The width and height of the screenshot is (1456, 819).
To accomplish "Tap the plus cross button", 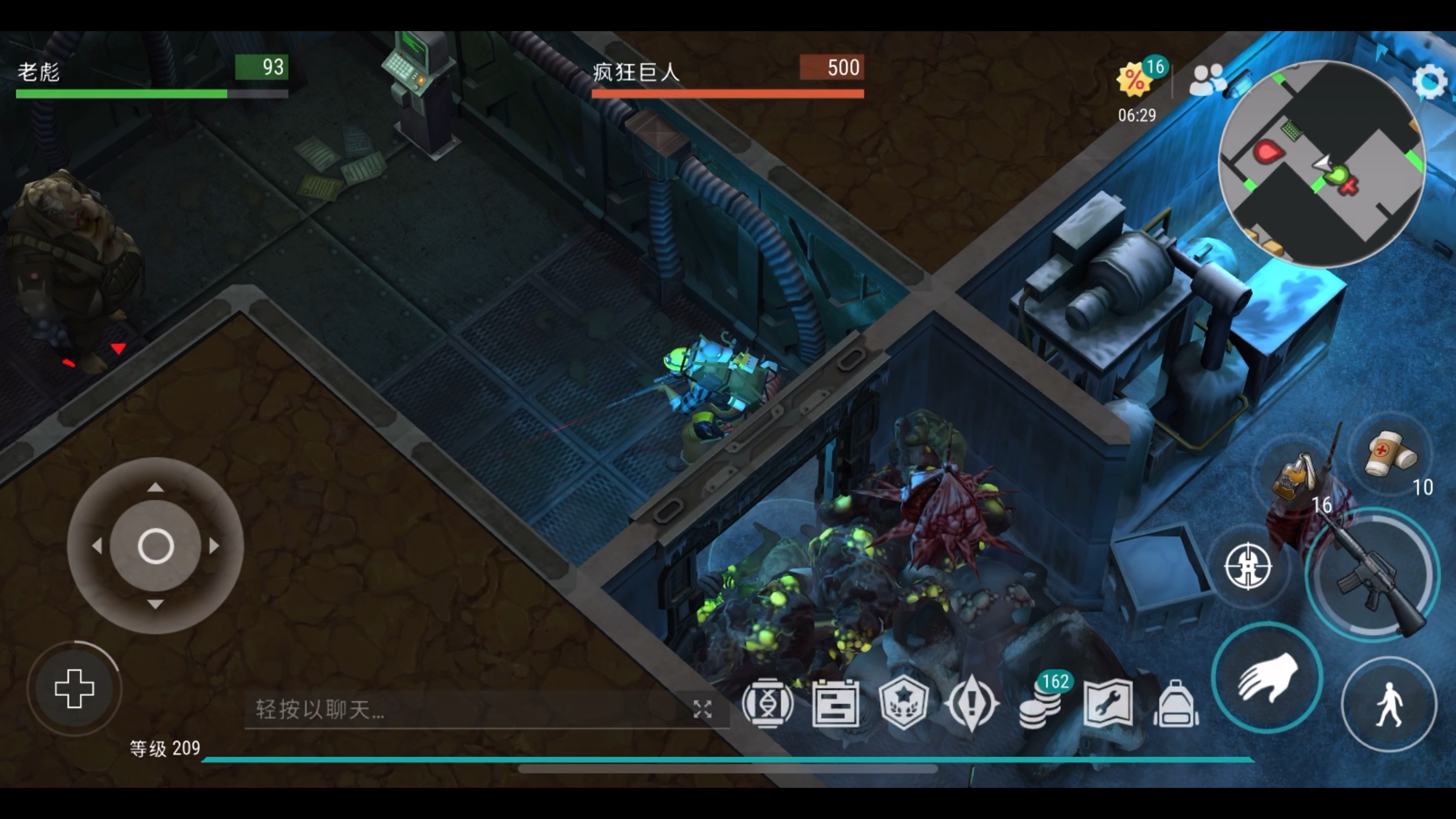I will (74, 688).
